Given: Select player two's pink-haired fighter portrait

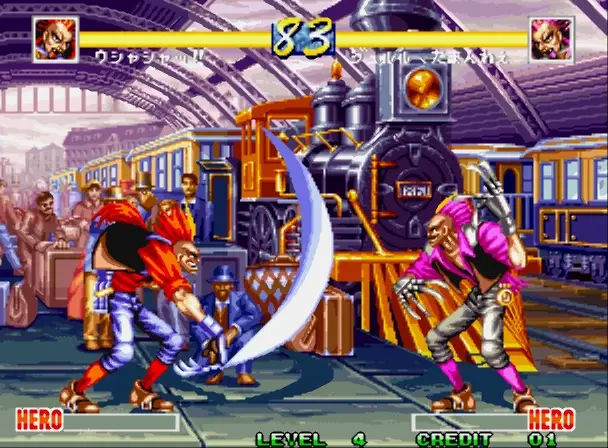Looking at the screenshot, I should (551, 39).
